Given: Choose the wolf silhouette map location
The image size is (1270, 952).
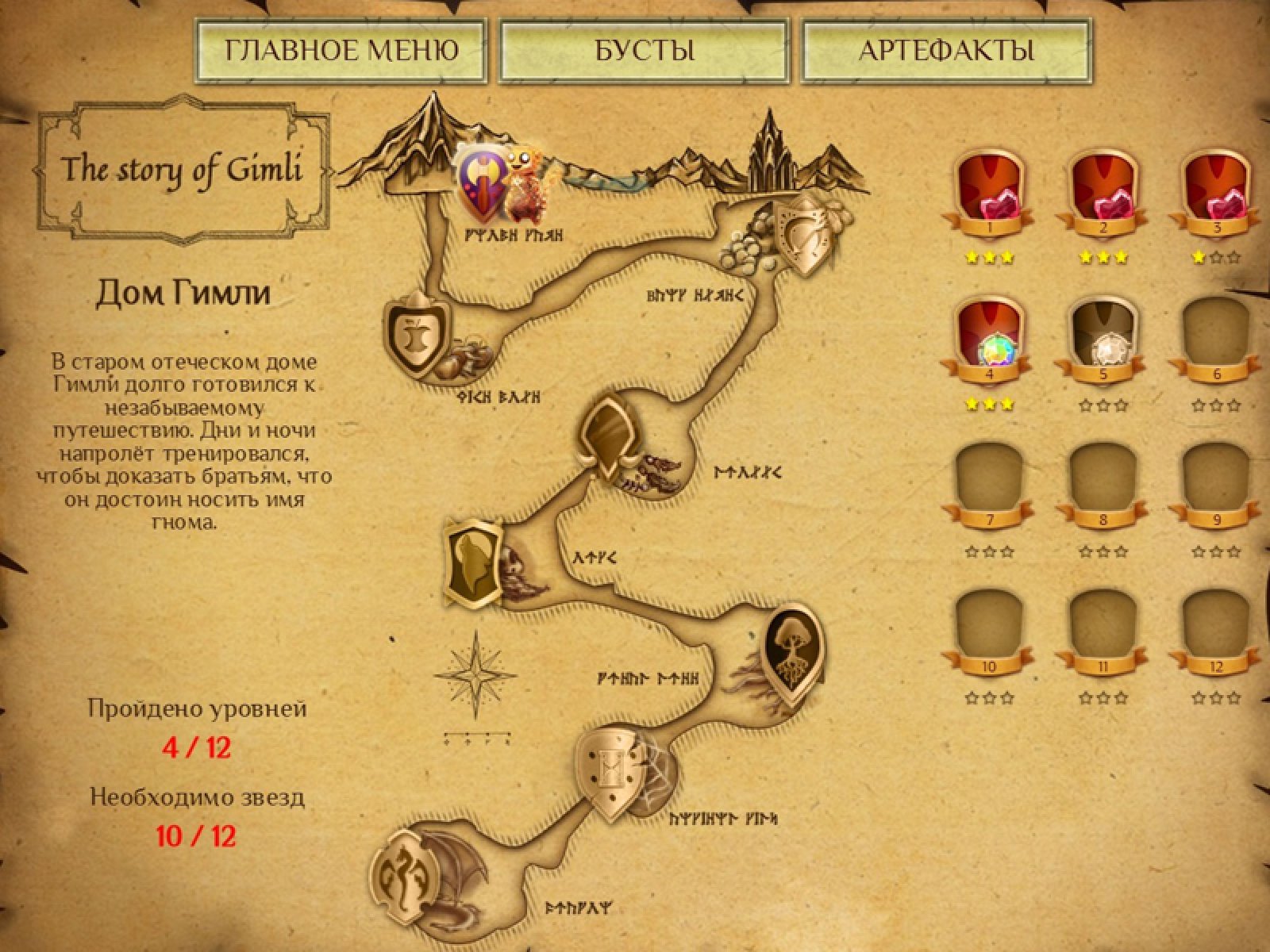Looking at the screenshot, I should pos(471,564).
